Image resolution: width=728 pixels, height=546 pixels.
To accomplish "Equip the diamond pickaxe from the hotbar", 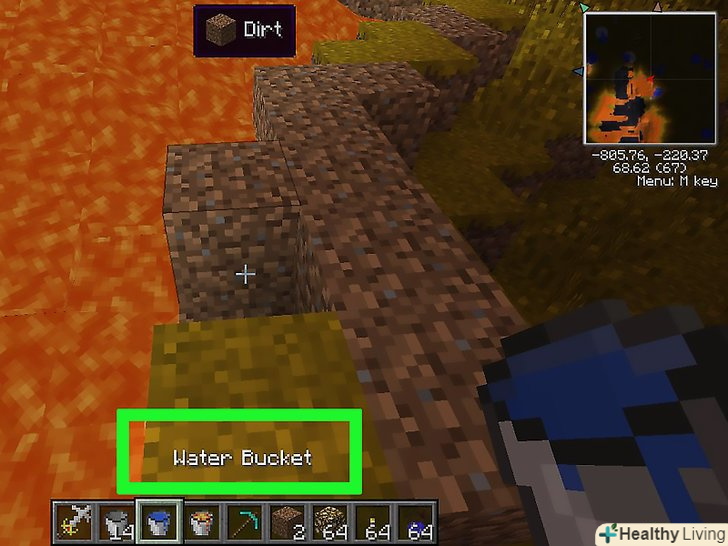I will click(x=244, y=522).
